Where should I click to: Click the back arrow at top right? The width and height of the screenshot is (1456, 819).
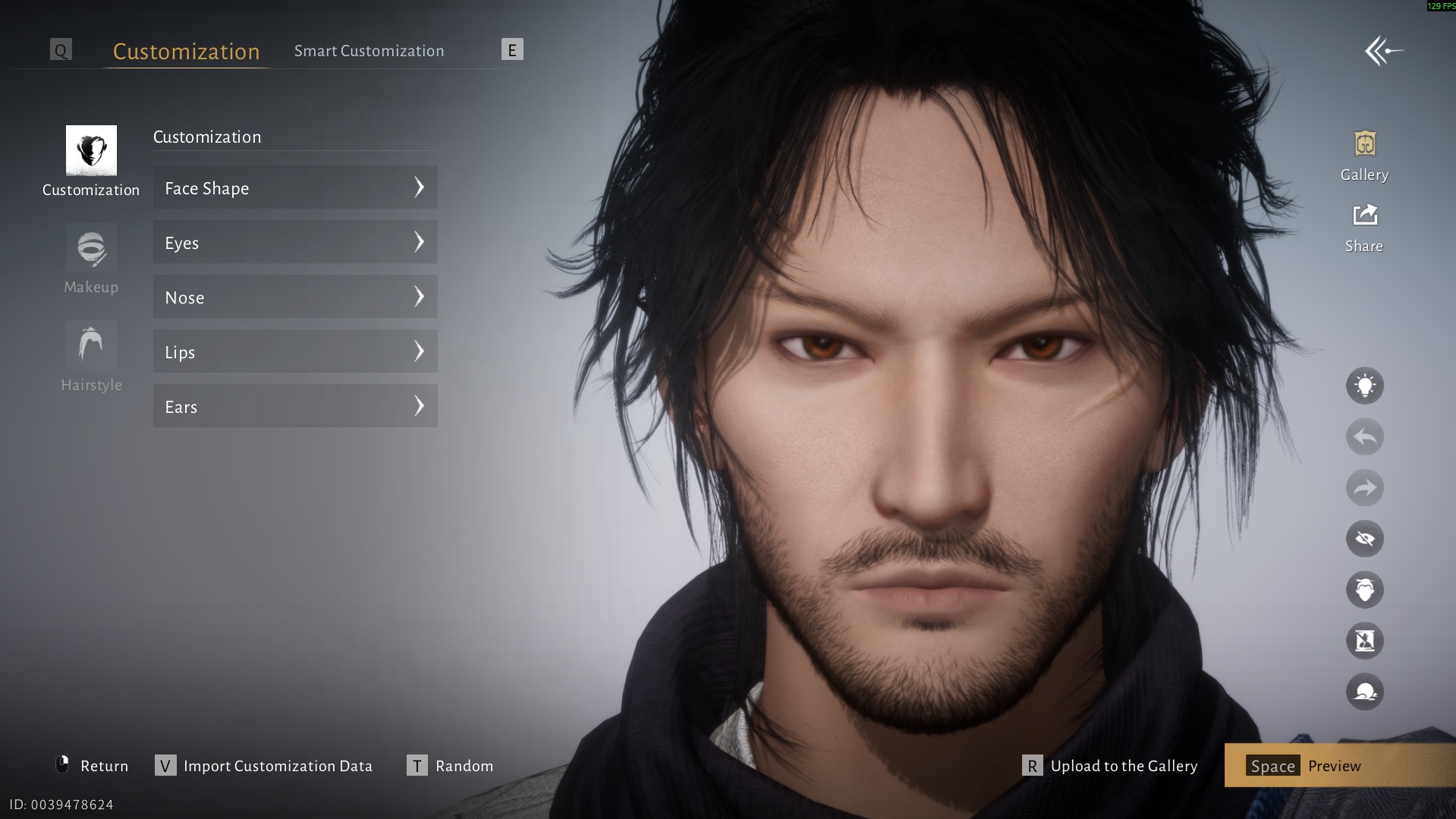pos(1384,50)
